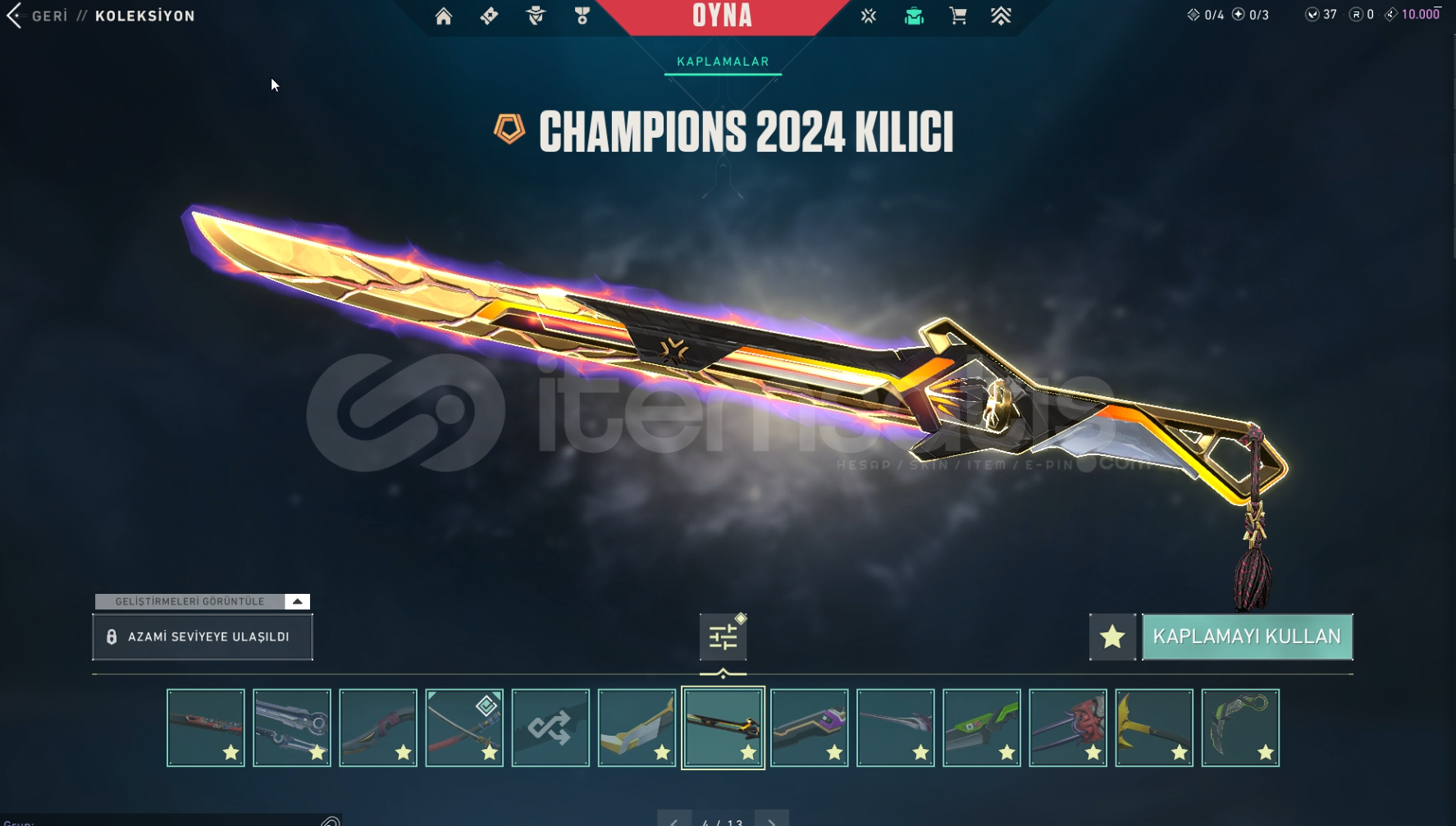Select the Agents icon in the navbar
The height and width of the screenshot is (826, 1456).
coord(535,16)
